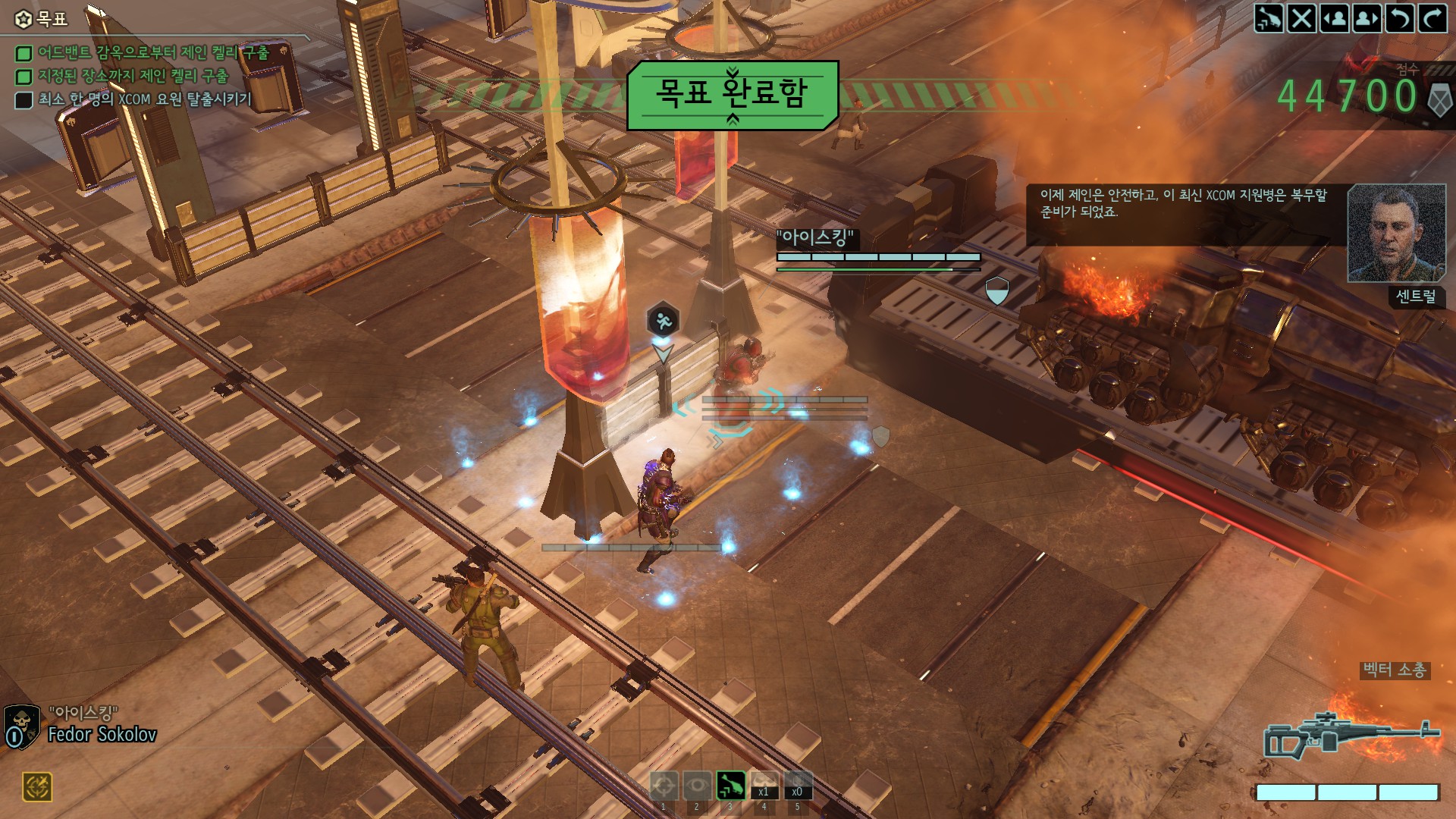The width and height of the screenshot is (1456, 819).
Task: Select the next soldier
Action: pos(1367,18)
